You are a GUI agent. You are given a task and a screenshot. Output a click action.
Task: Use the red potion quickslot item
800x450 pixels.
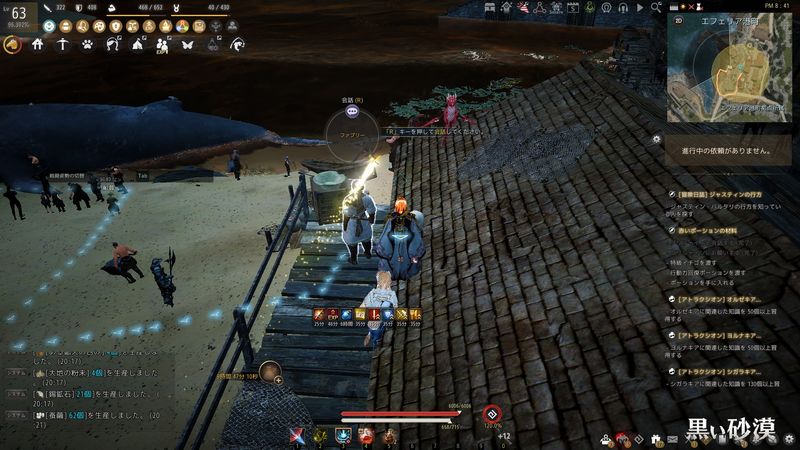pyautogui.click(x=366, y=435)
